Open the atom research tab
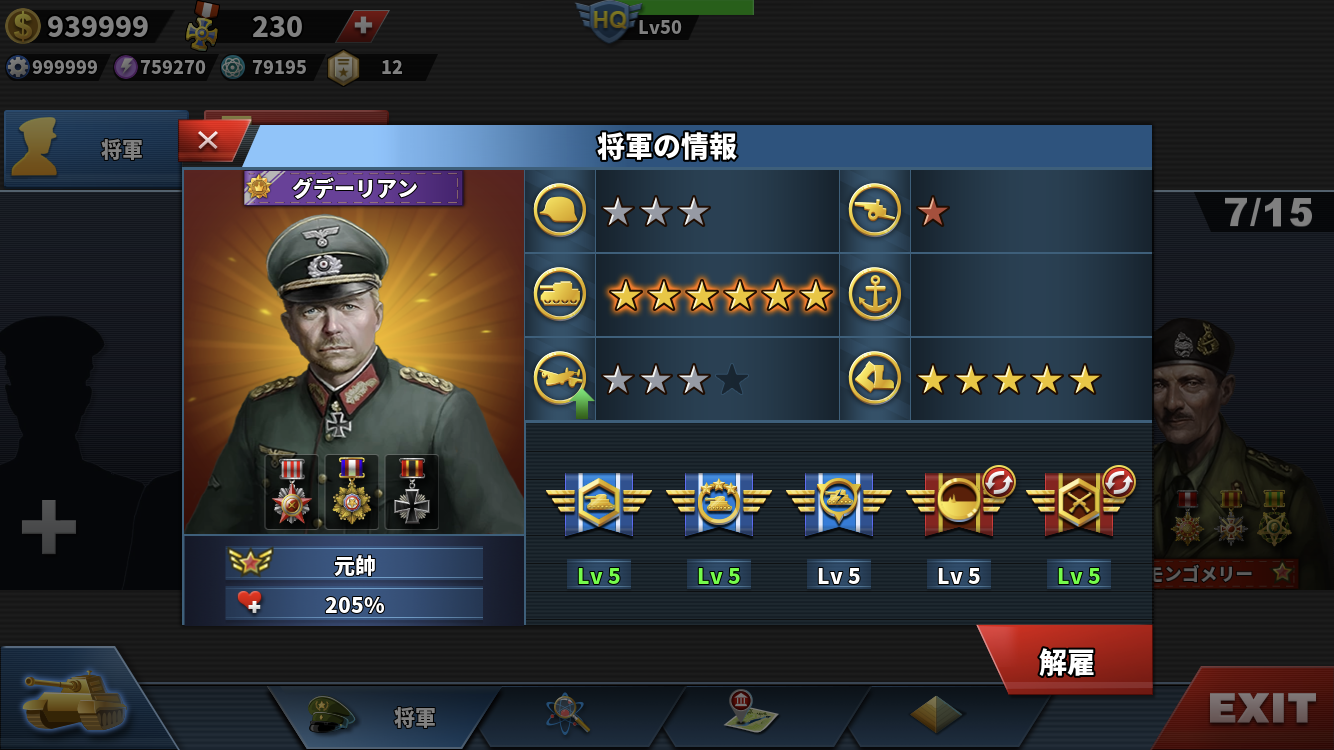The height and width of the screenshot is (750, 1334). 568,714
